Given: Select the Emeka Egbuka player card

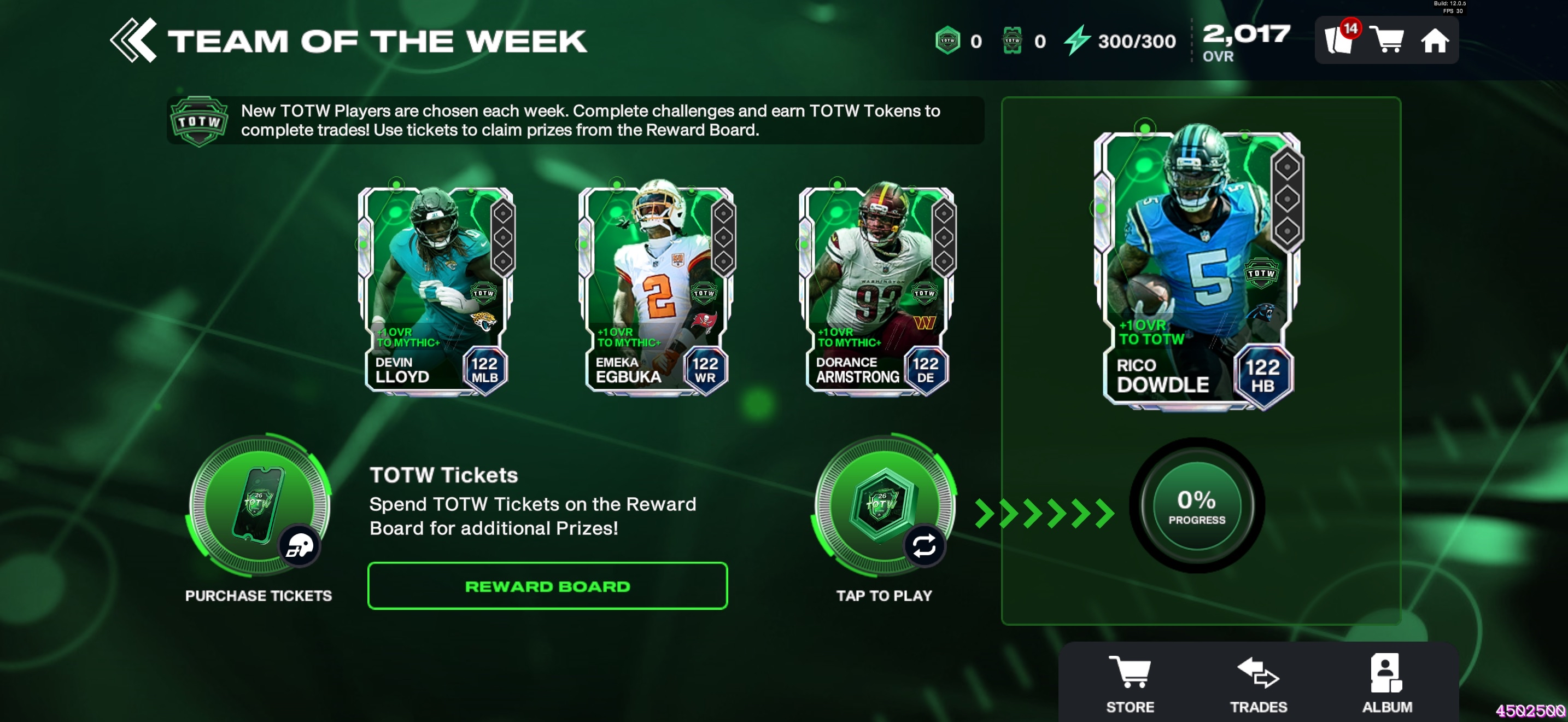Looking at the screenshot, I should (x=657, y=290).
